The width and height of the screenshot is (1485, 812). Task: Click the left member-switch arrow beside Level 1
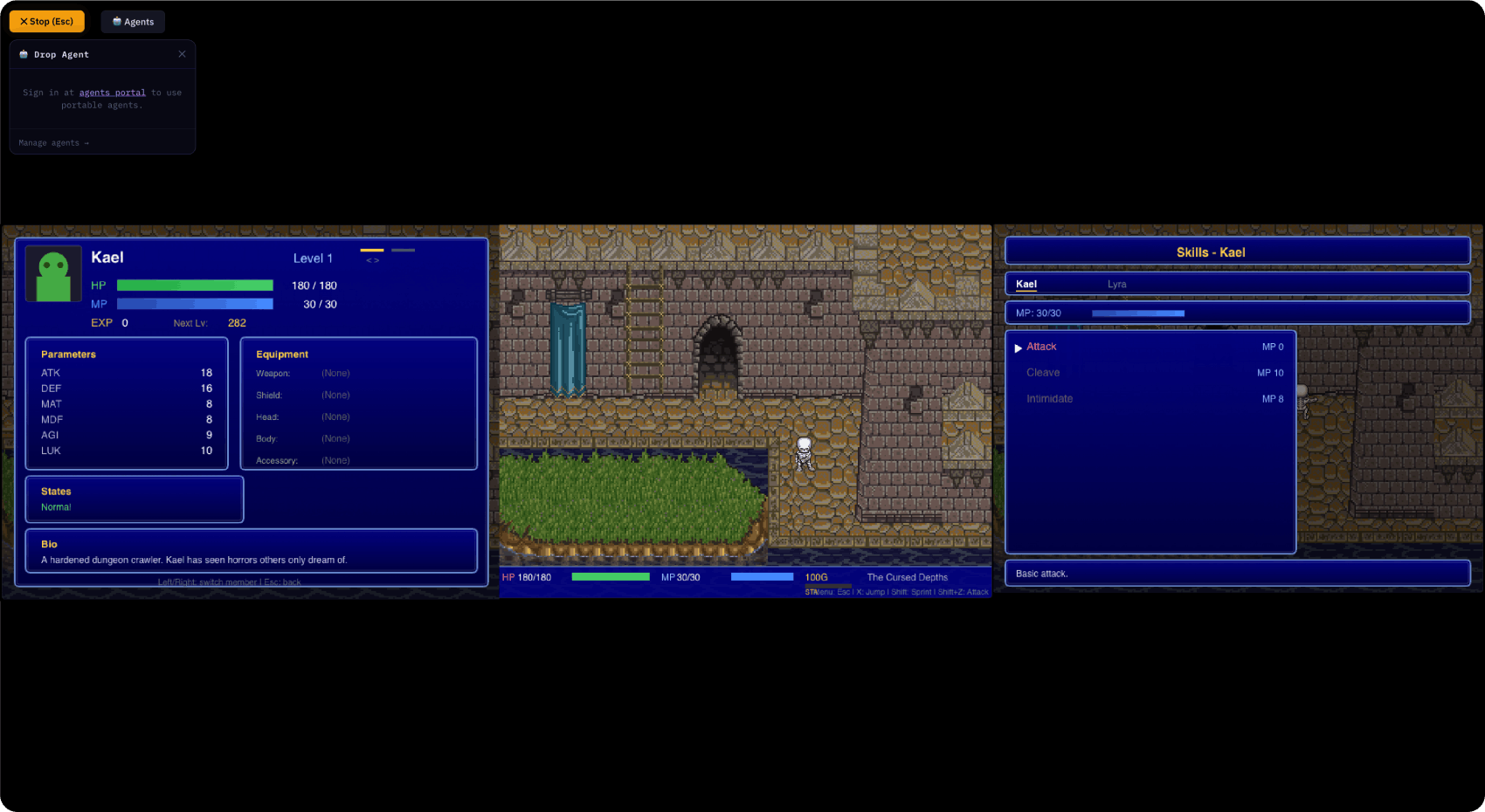pos(369,260)
